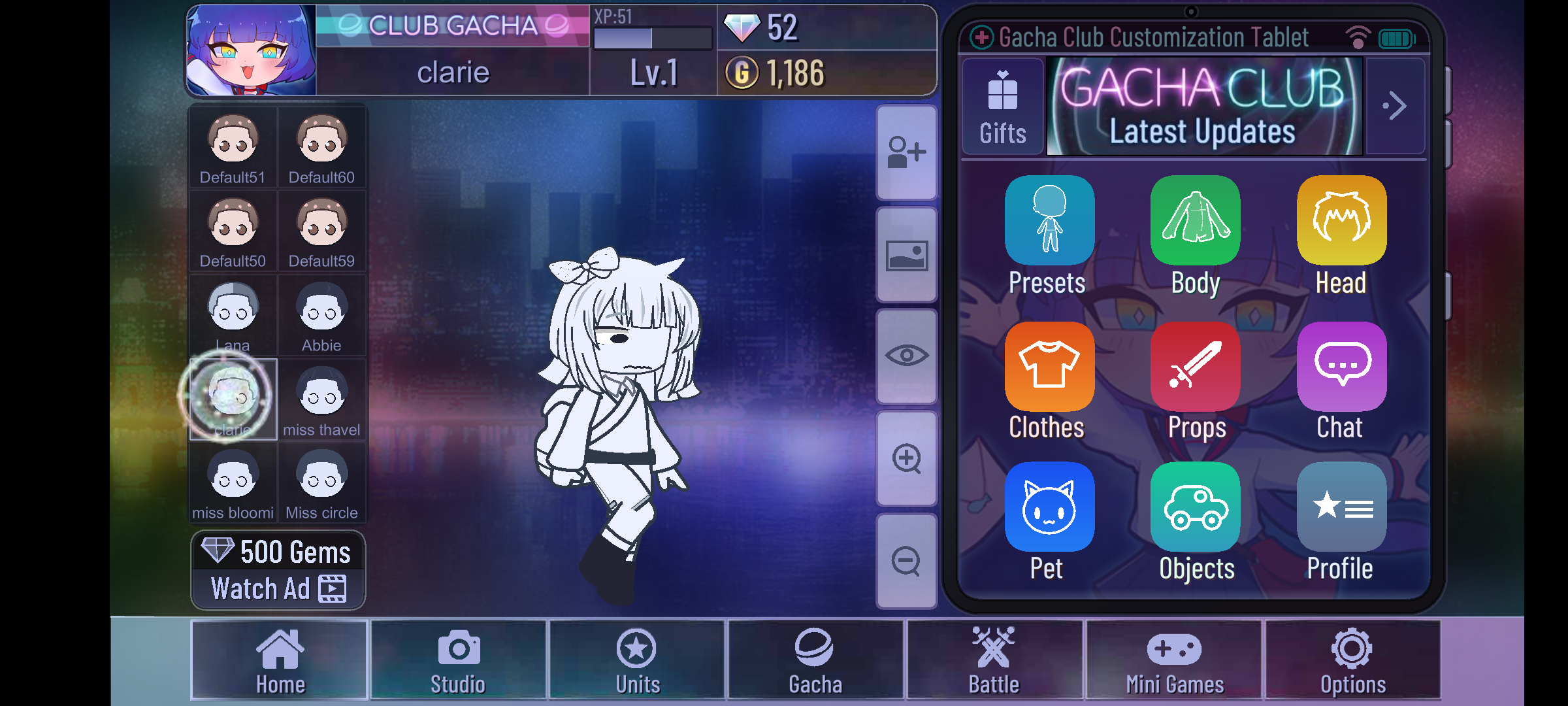This screenshot has height=706, width=1568.
Task: Choose the Props sword icon
Action: (1195, 367)
